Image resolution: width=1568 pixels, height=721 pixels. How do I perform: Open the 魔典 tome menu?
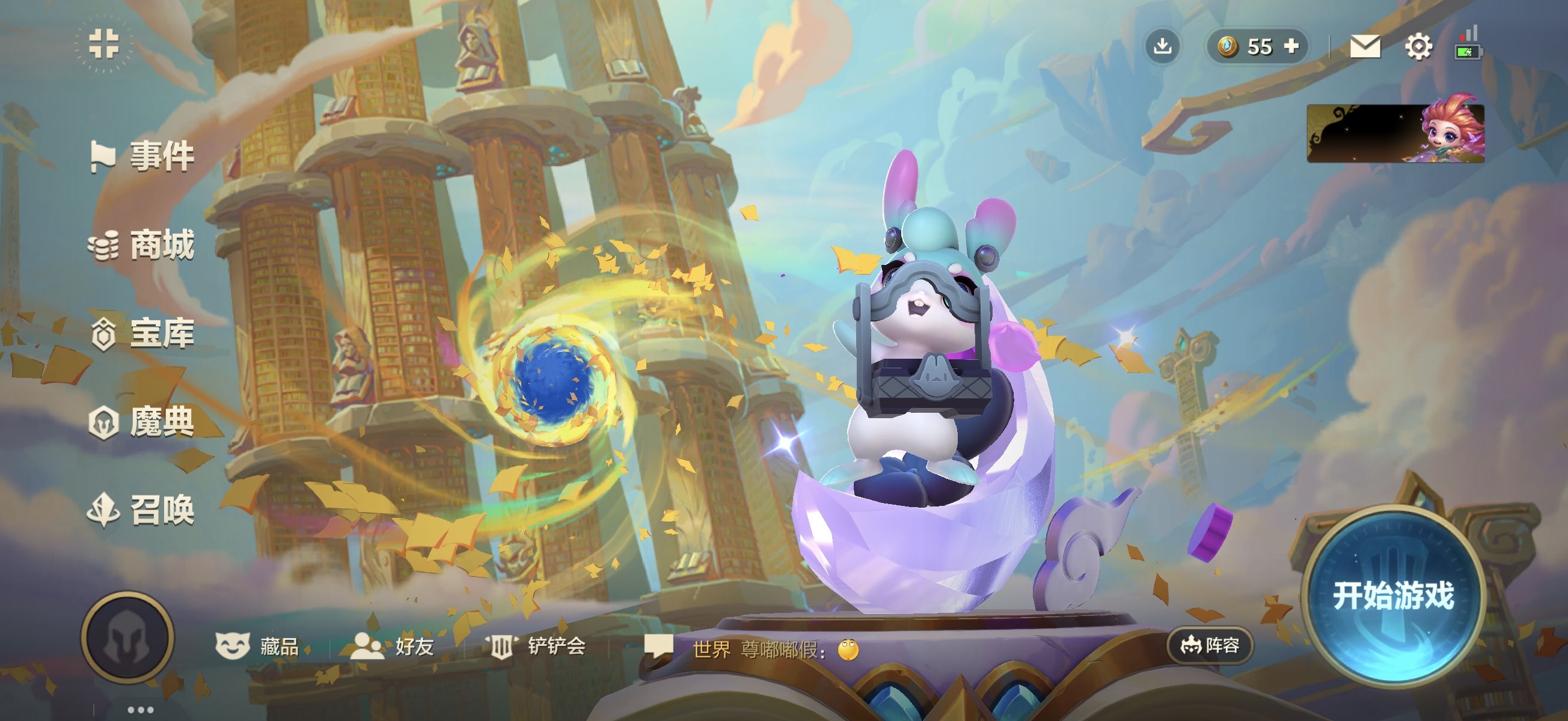pos(143,422)
